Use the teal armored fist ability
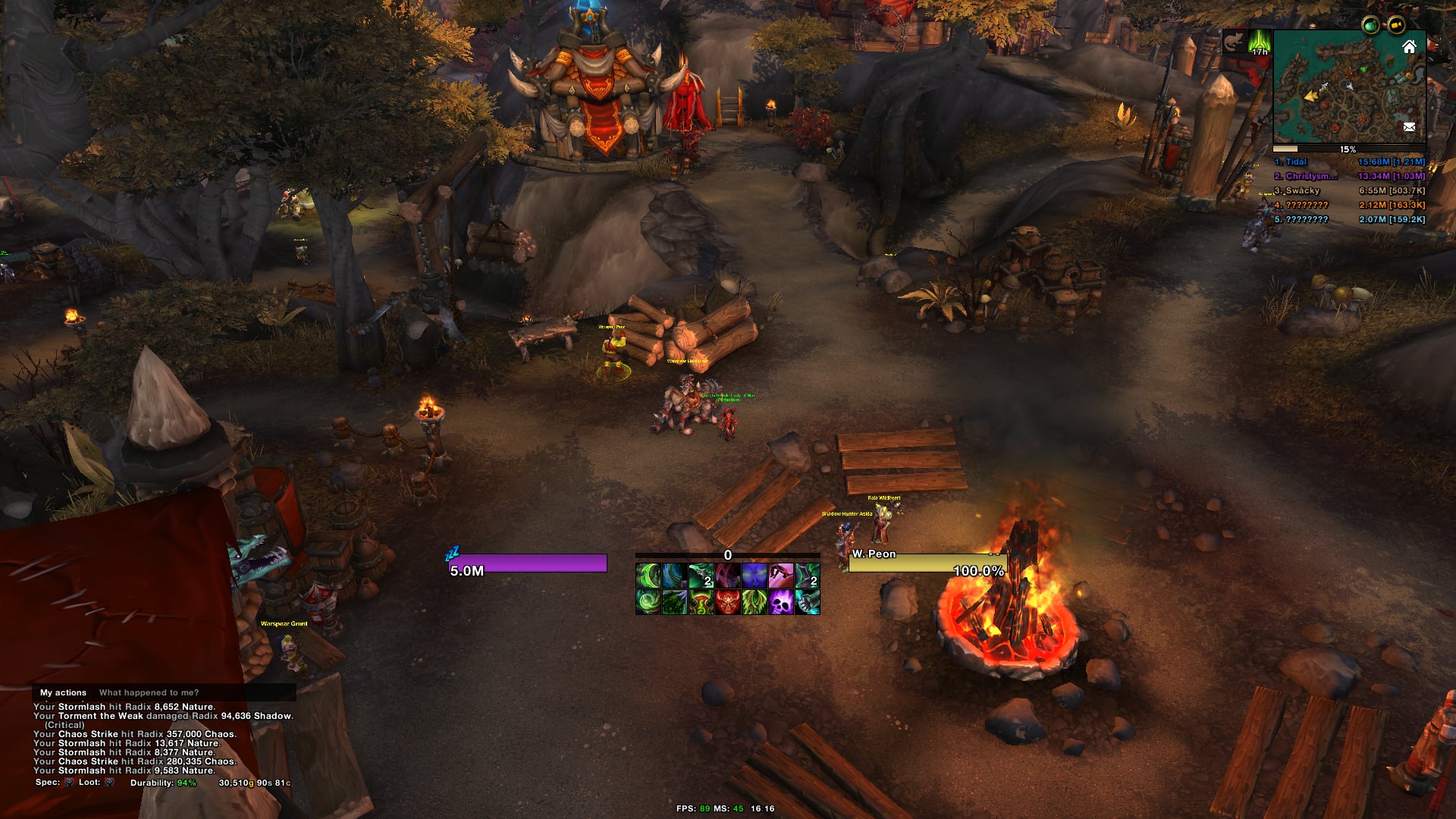 (x=808, y=602)
